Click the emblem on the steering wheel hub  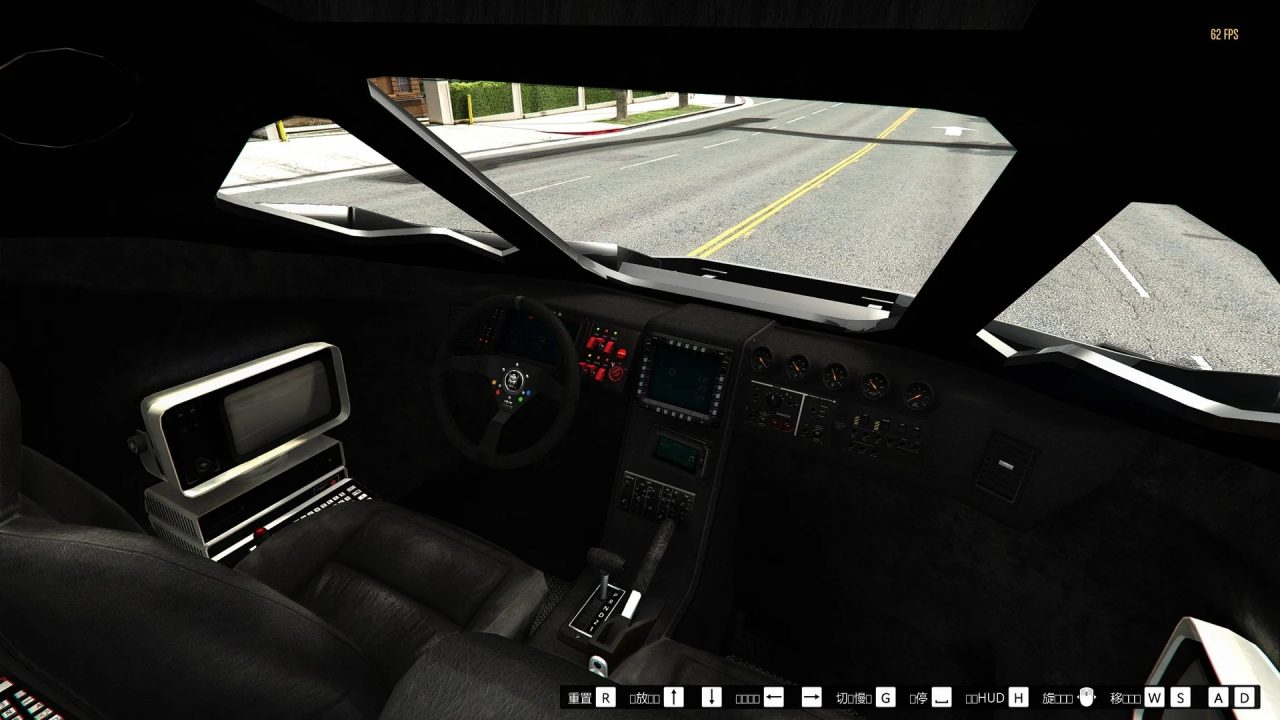pos(514,382)
